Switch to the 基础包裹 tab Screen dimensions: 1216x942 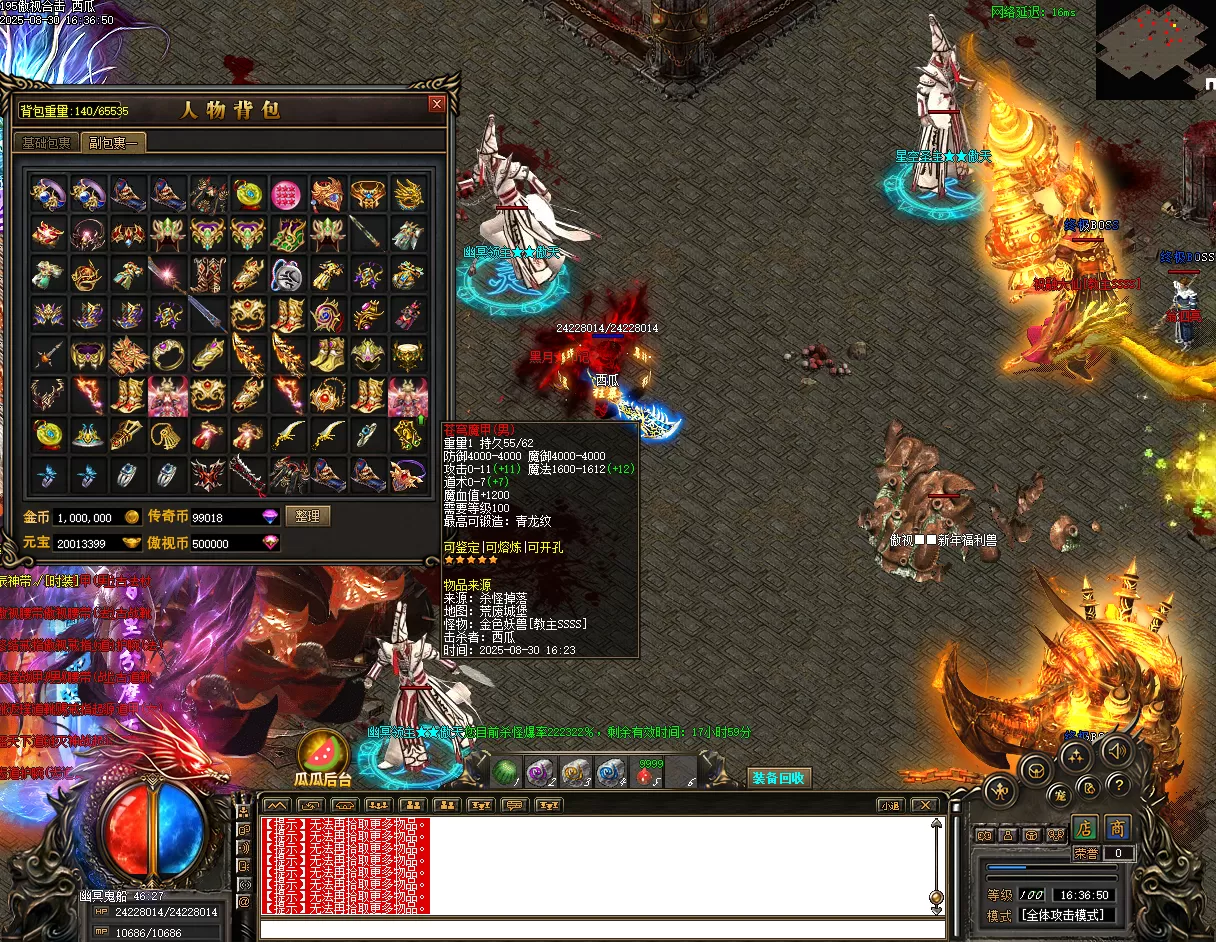pyautogui.click(x=47, y=143)
